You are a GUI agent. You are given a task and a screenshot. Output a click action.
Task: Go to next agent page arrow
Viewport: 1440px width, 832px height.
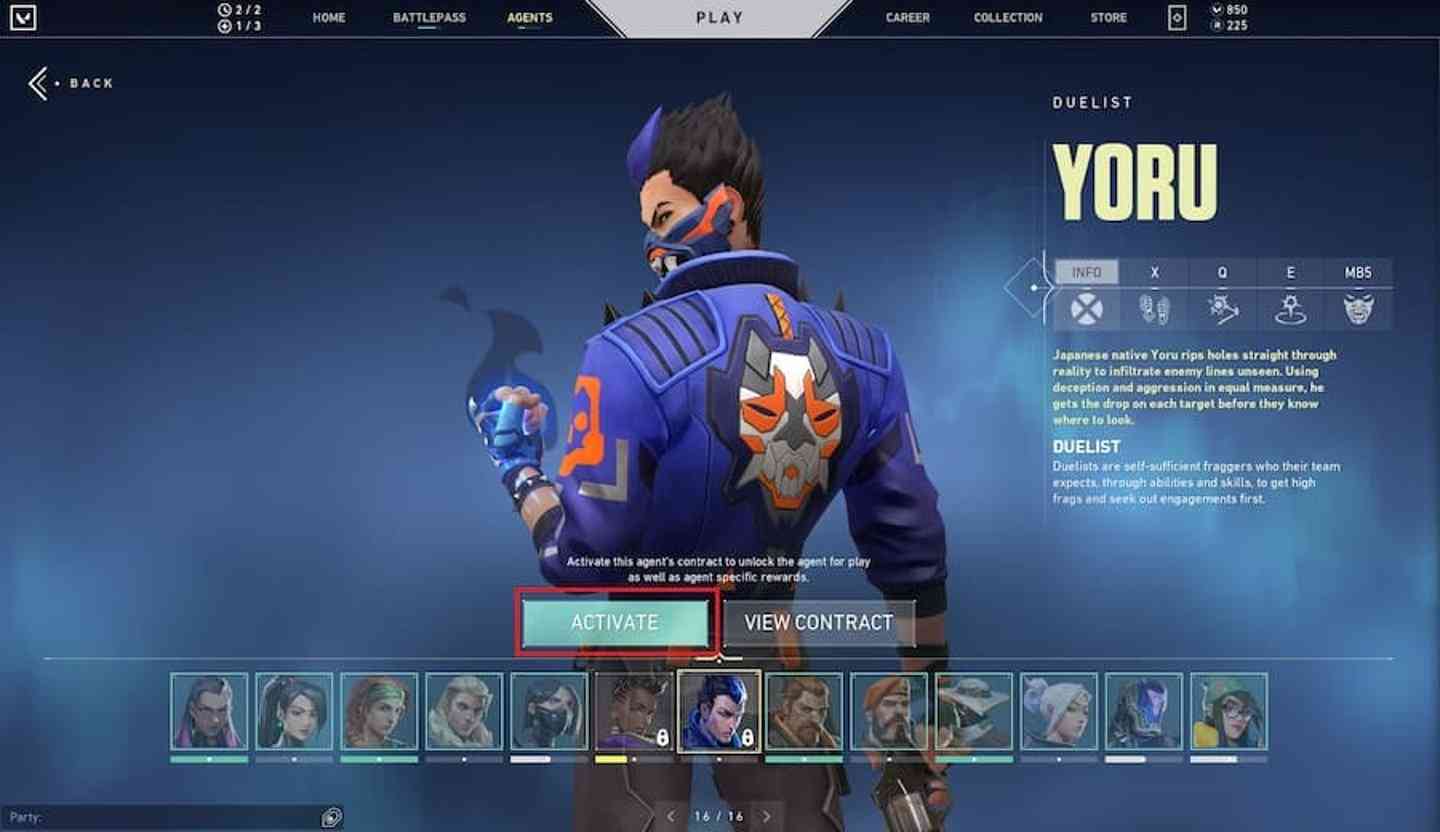(767, 816)
